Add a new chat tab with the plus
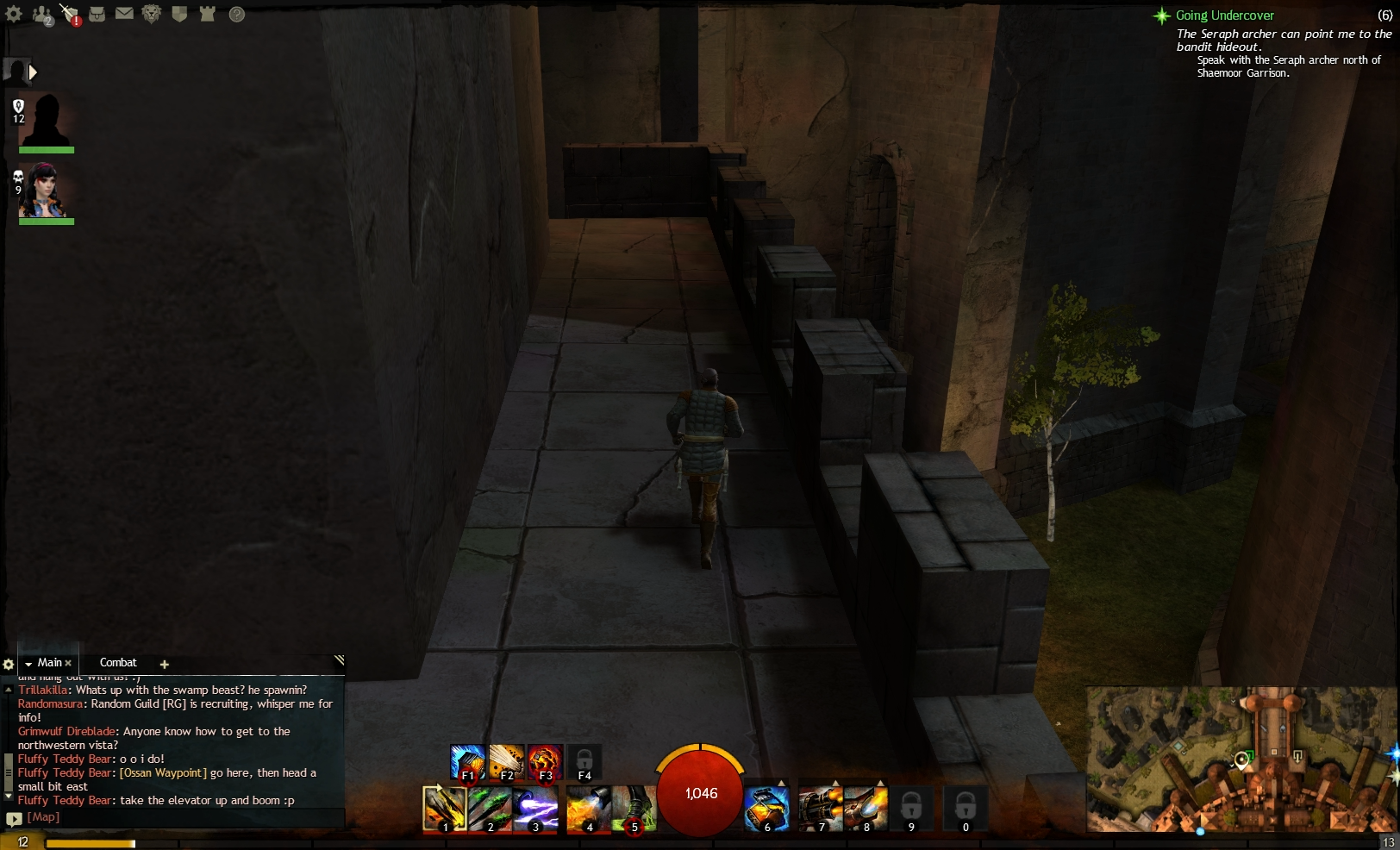Image resolution: width=1400 pixels, height=850 pixels. (x=164, y=664)
